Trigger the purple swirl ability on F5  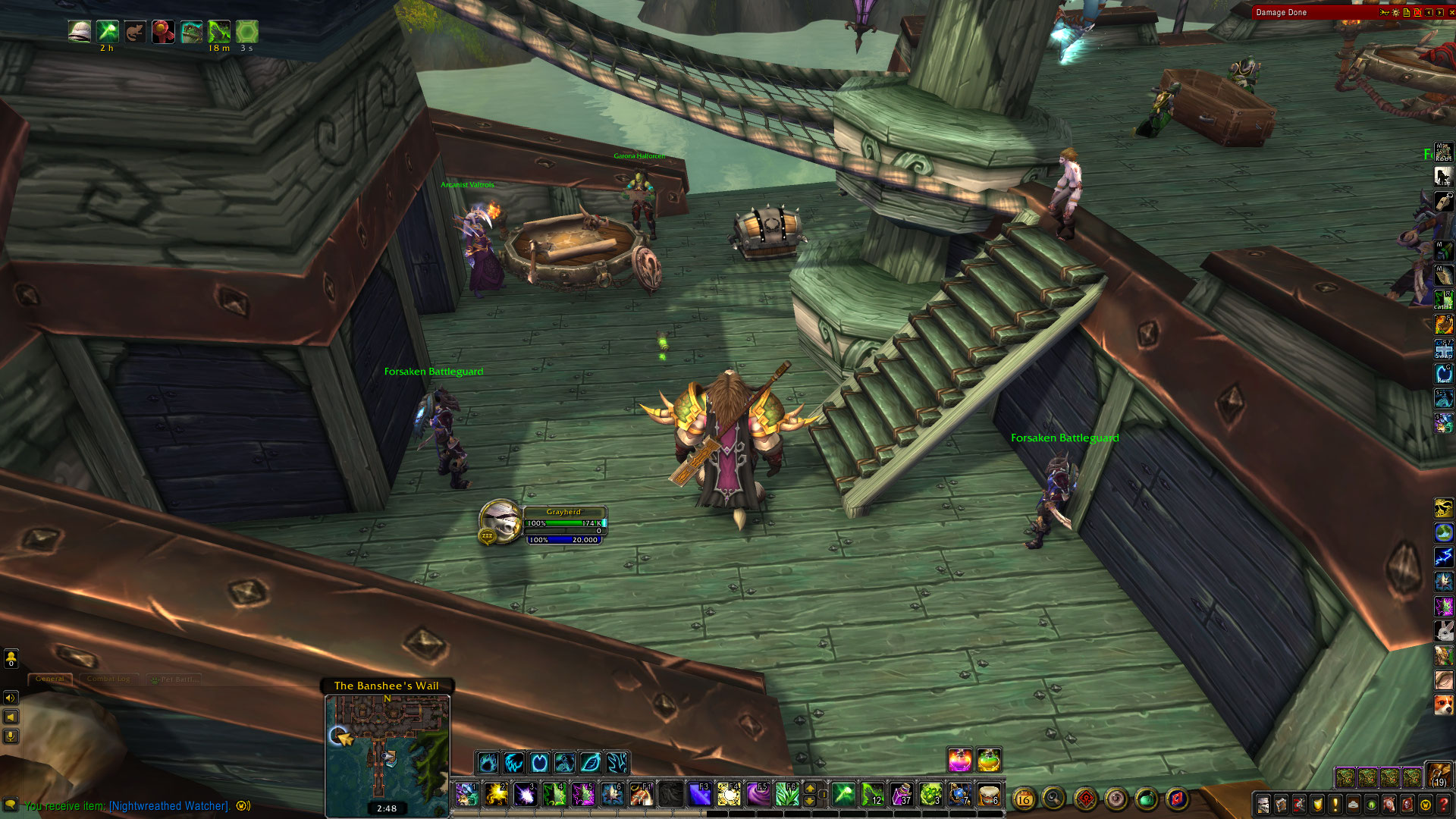(x=758, y=794)
